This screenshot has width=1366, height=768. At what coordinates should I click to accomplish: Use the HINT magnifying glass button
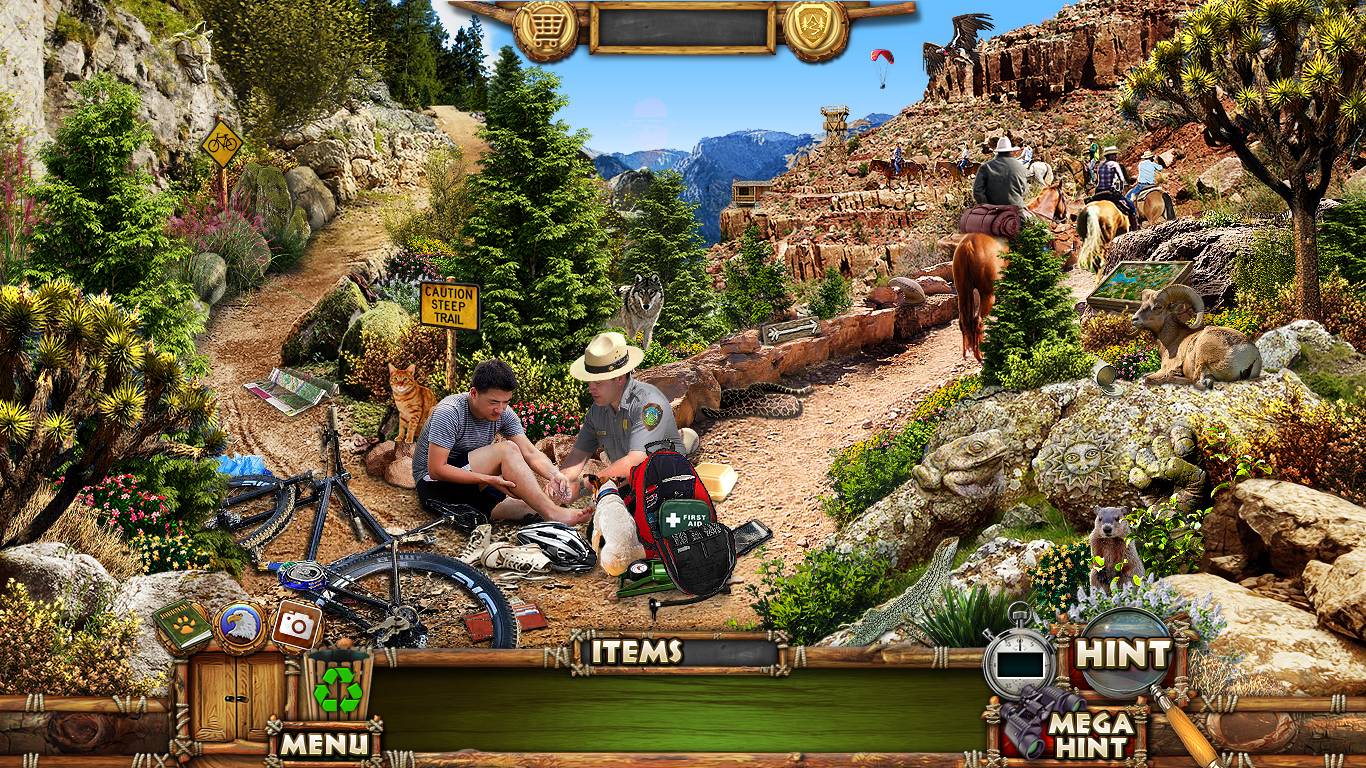1122,655
